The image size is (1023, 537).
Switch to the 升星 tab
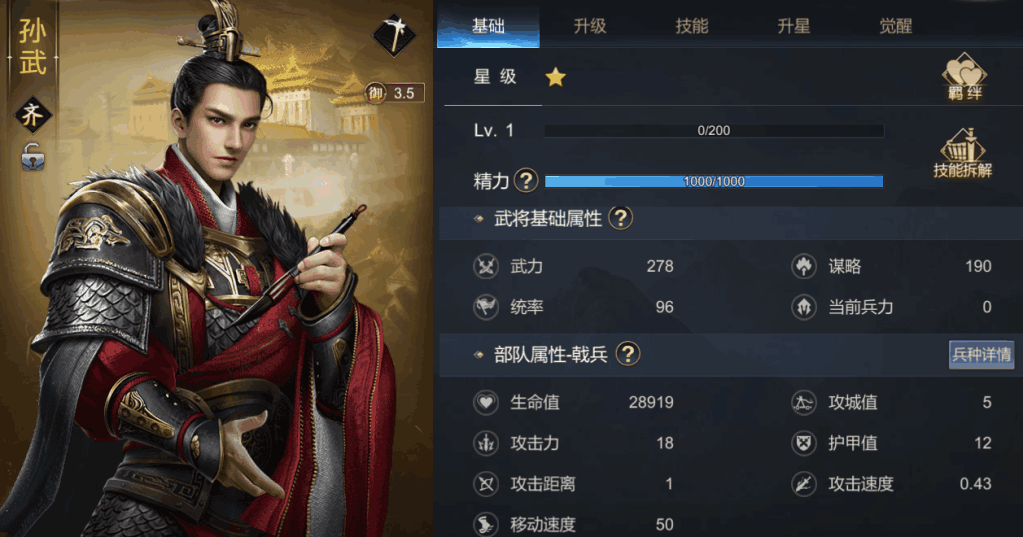(x=794, y=26)
